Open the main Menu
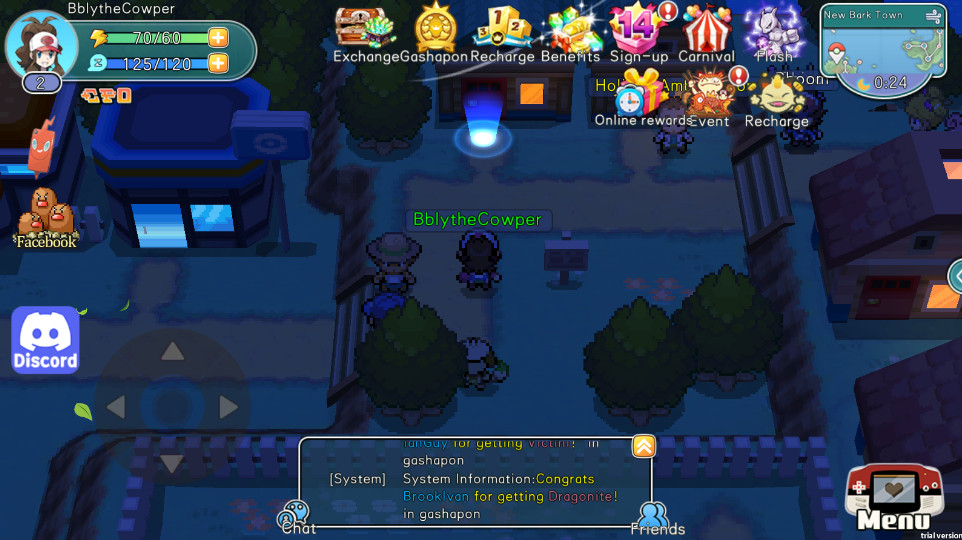This screenshot has height=540, width=962. [x=893, y=499]
